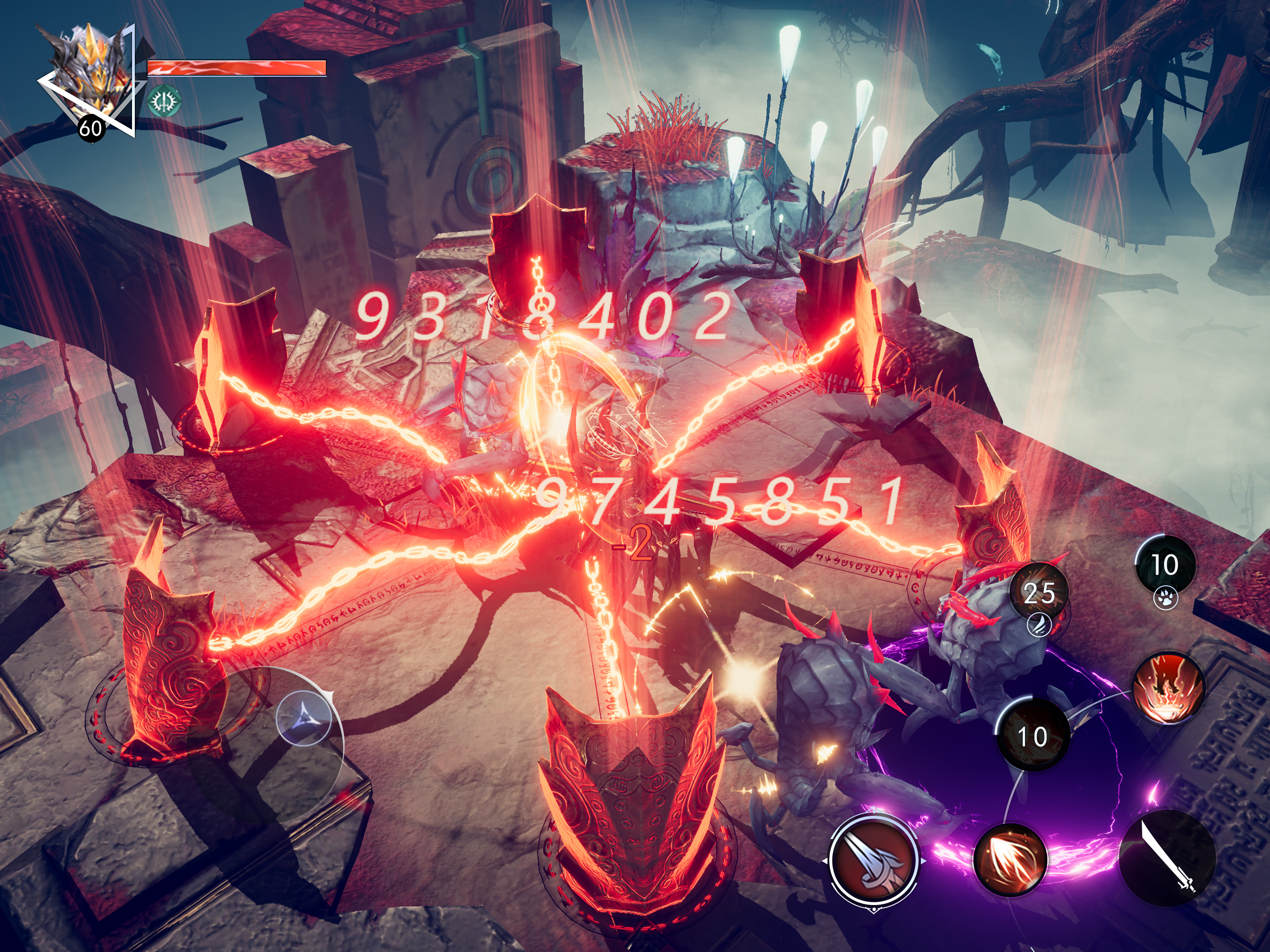The image size is (1270, 952).
Task: Inspect the green buff icon below health bar
Action: click(x=165, y=102)
